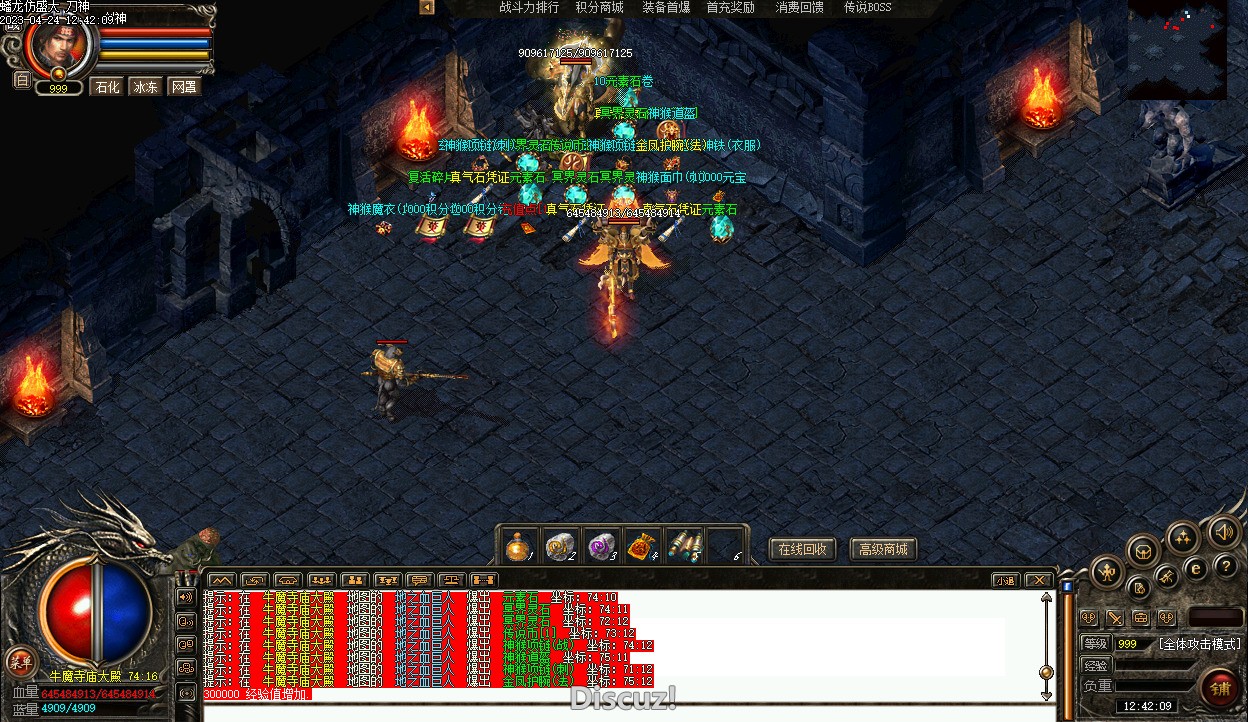This screenshot has width=1248, height=722.
Task: Select the 装备首爆 top menu entry
Action: [666, 8]
